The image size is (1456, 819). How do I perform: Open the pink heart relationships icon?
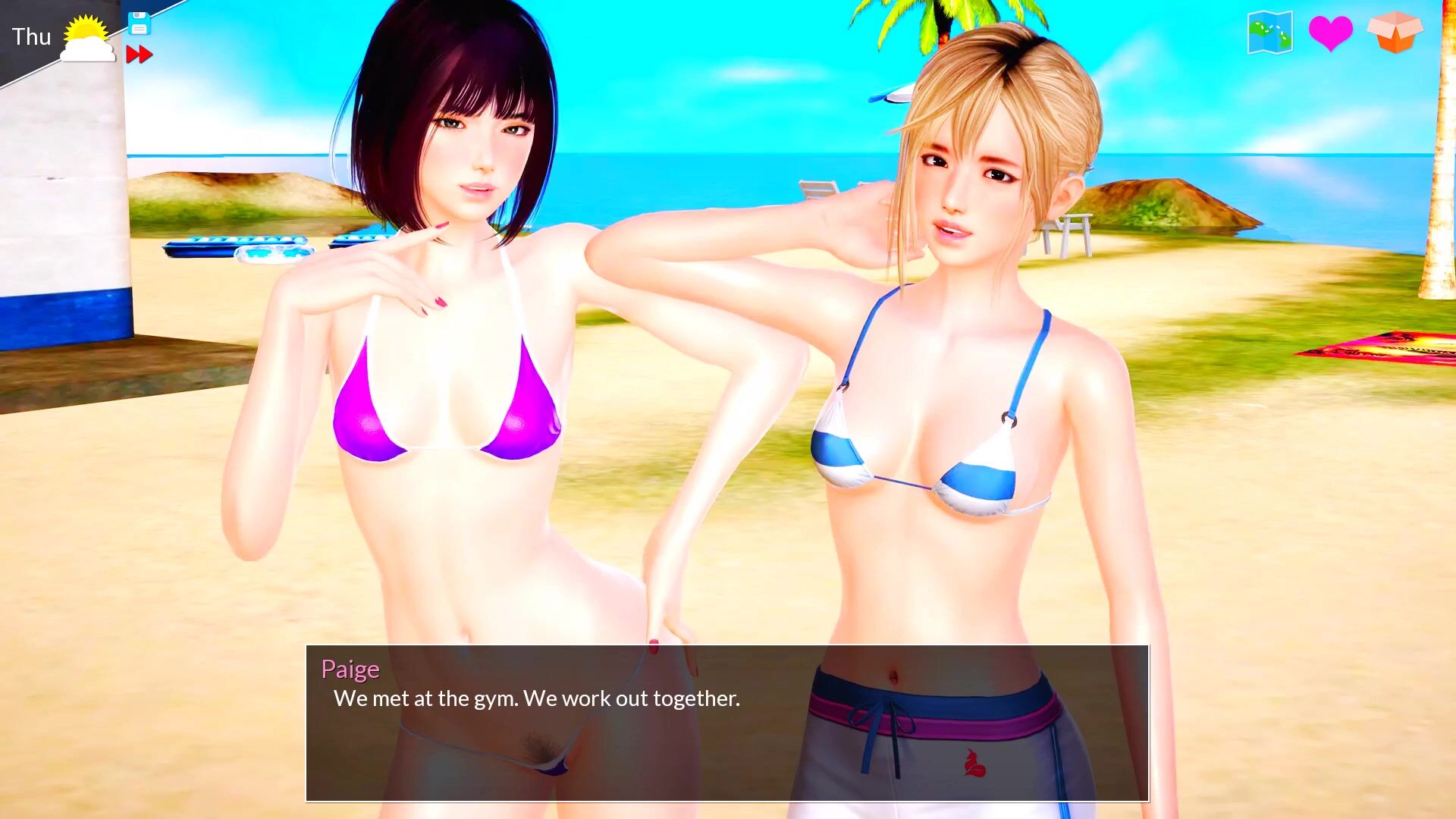[x=1330, y=33]
